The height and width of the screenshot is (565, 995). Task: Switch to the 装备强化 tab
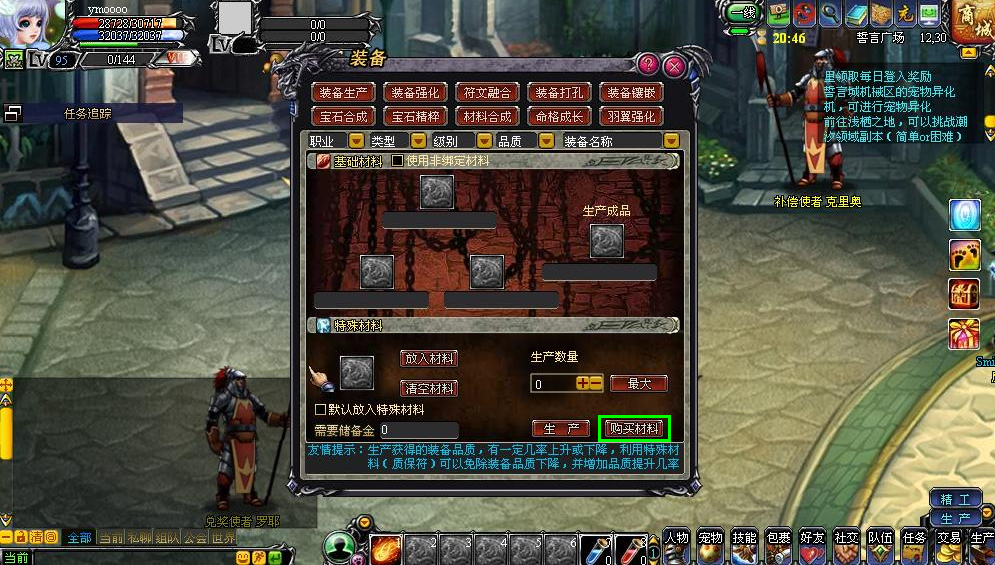(415, 92)
